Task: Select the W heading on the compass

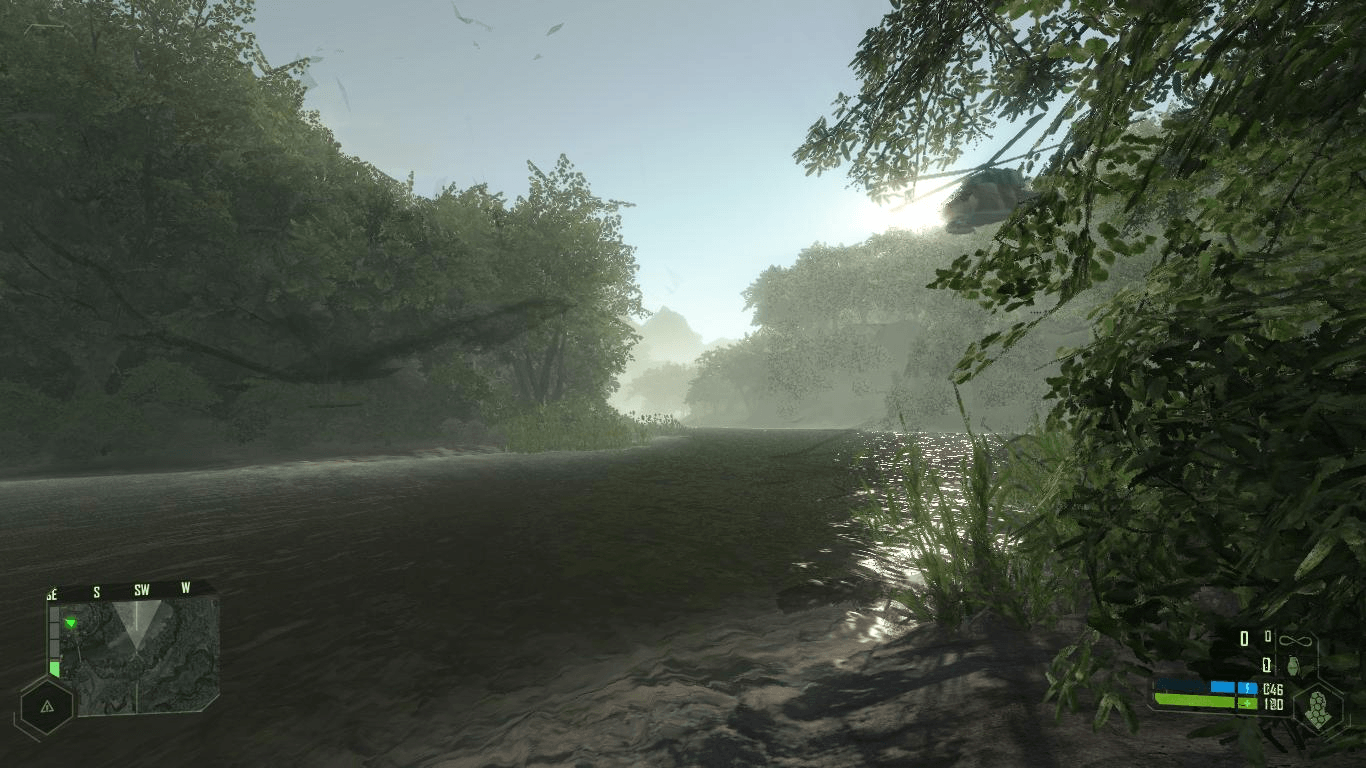Action: coord(186,588)
